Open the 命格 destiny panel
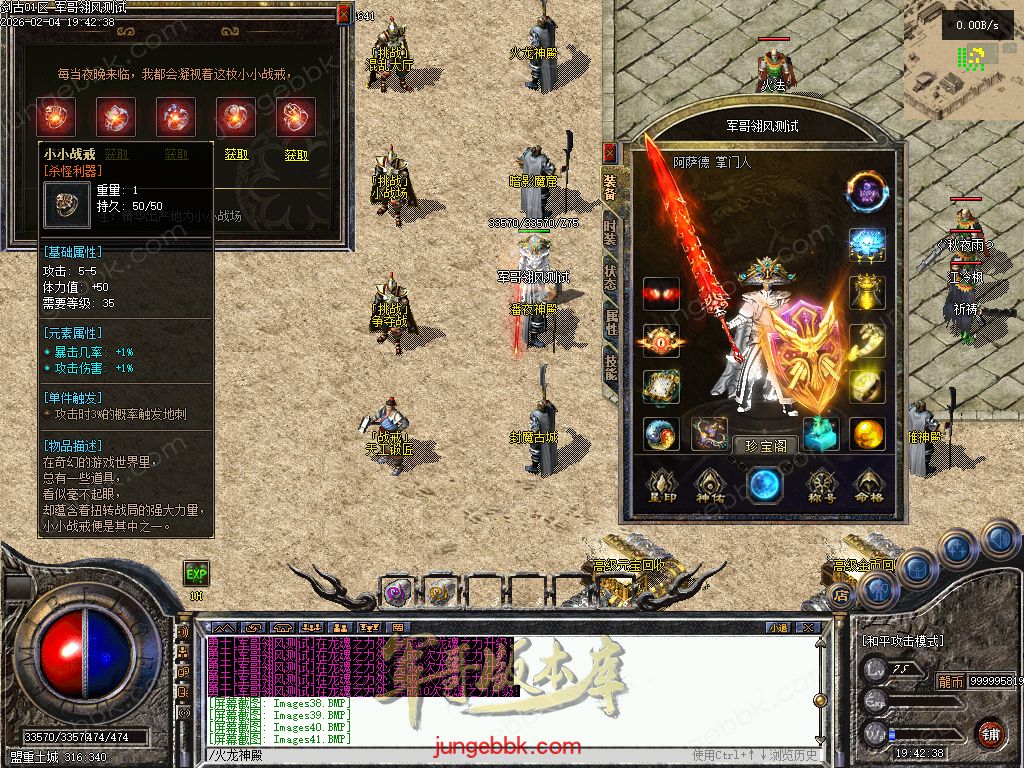The height and width of the screenshot is (768, 1024). coord(868,486)
